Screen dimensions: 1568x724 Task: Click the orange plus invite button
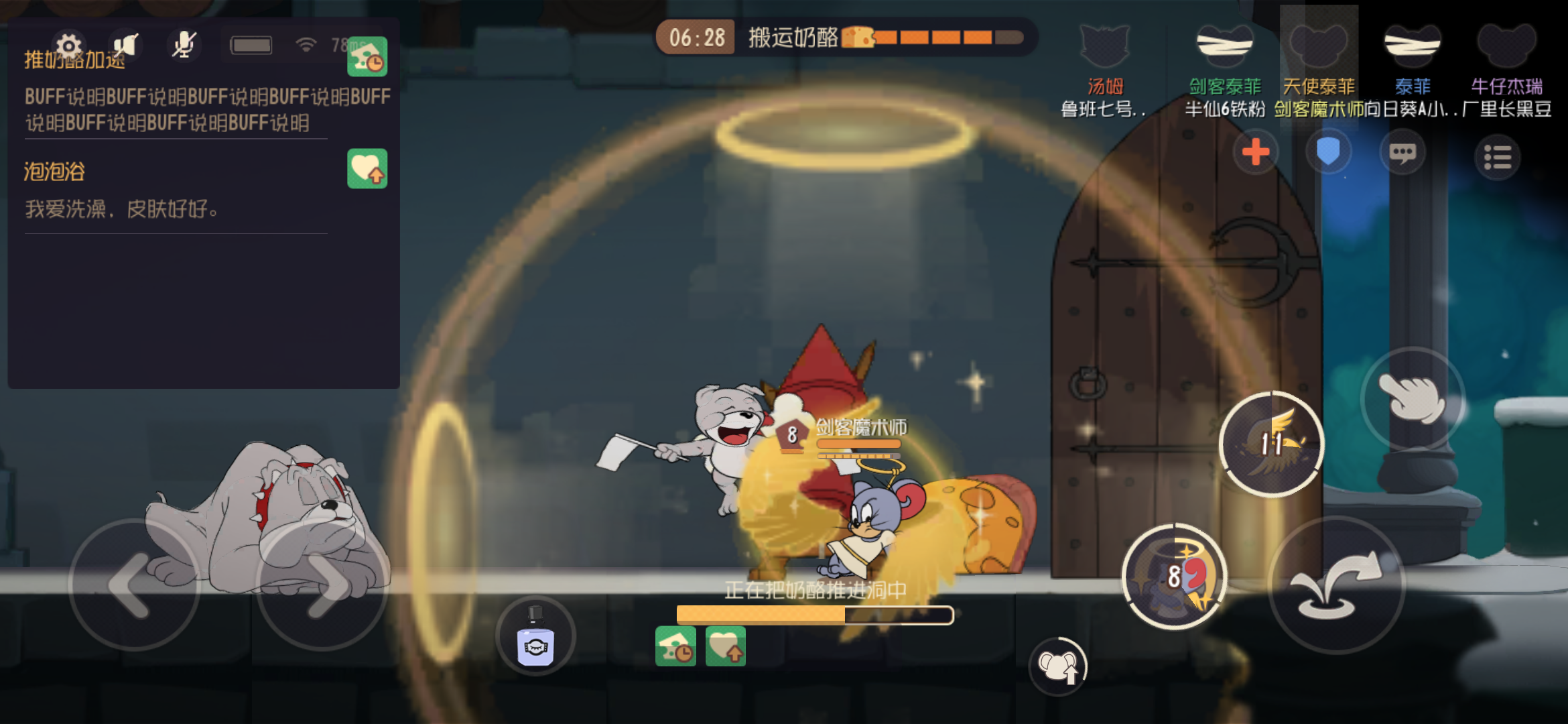click(x=1255, y=152)
